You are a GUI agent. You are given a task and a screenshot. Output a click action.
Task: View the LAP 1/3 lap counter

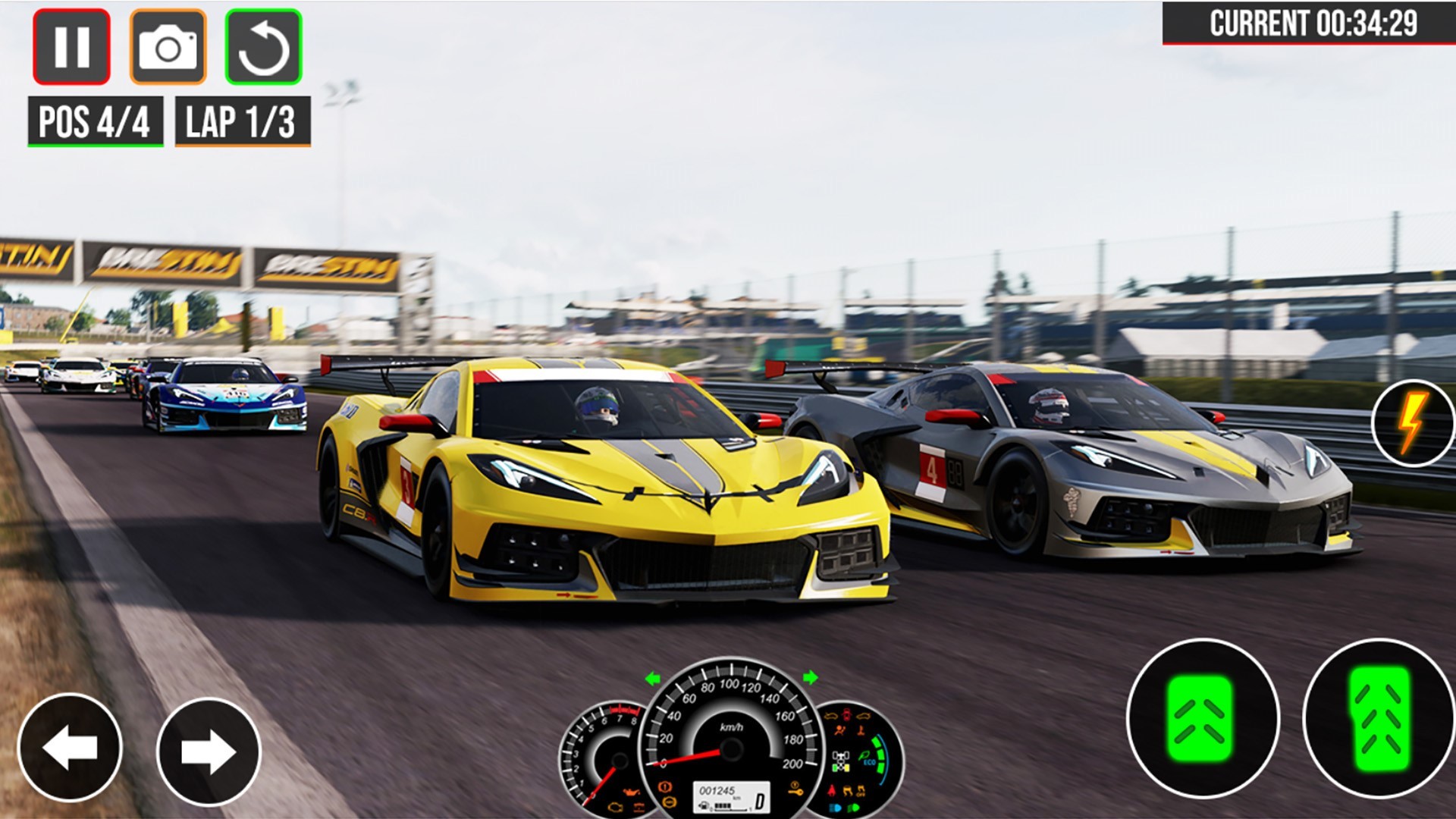[x=241, y=118]
